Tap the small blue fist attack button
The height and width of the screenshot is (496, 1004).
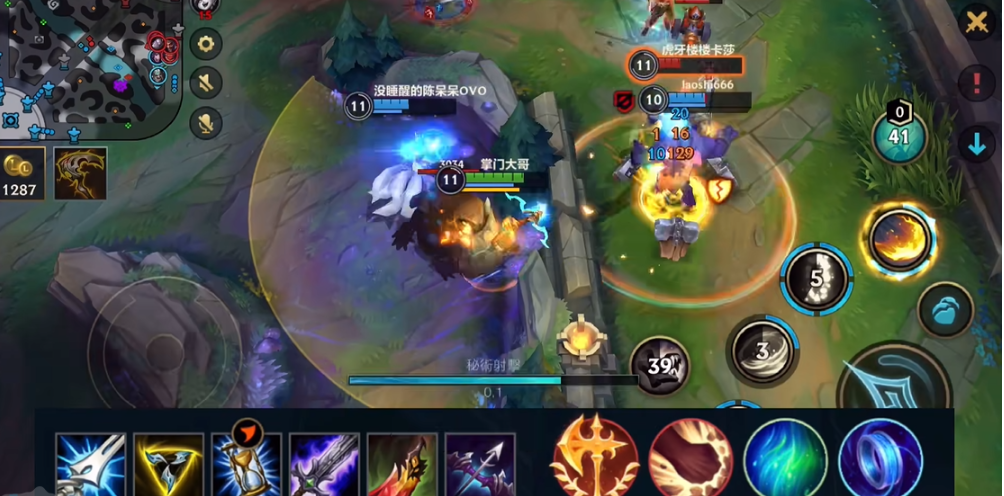coord(945,309)
